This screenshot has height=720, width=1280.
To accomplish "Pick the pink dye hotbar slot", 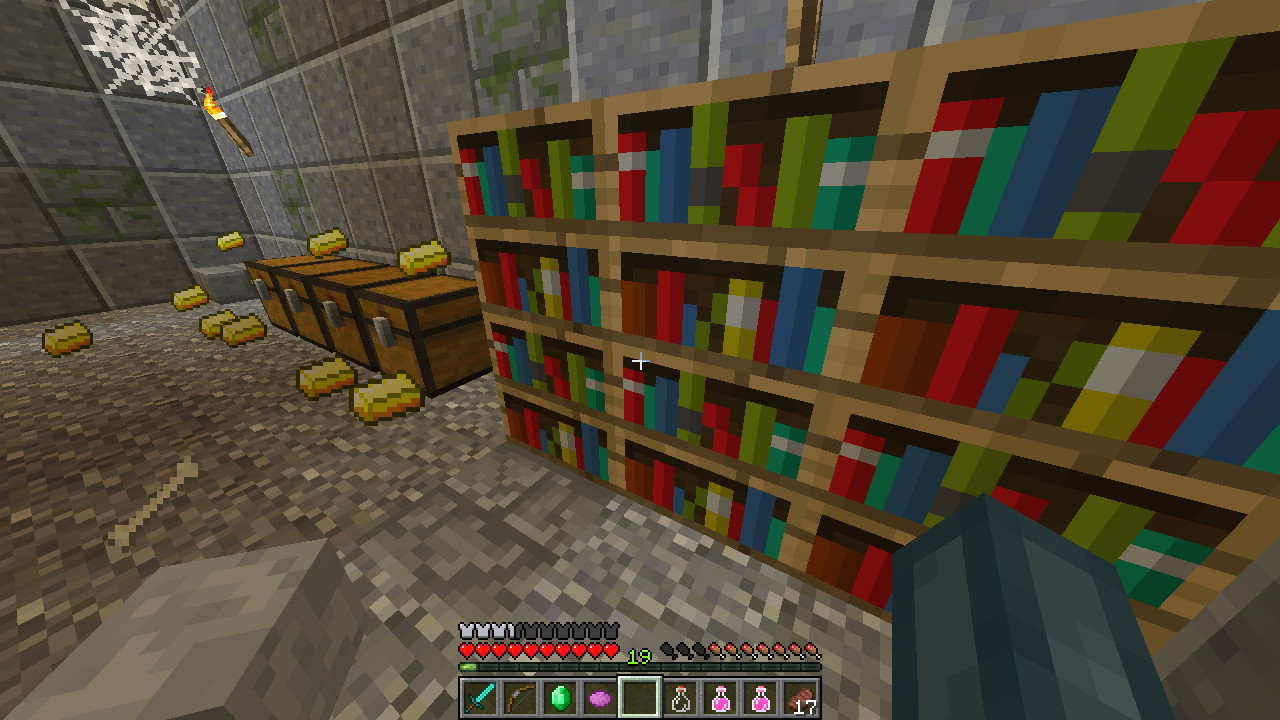I will [600, 698].
